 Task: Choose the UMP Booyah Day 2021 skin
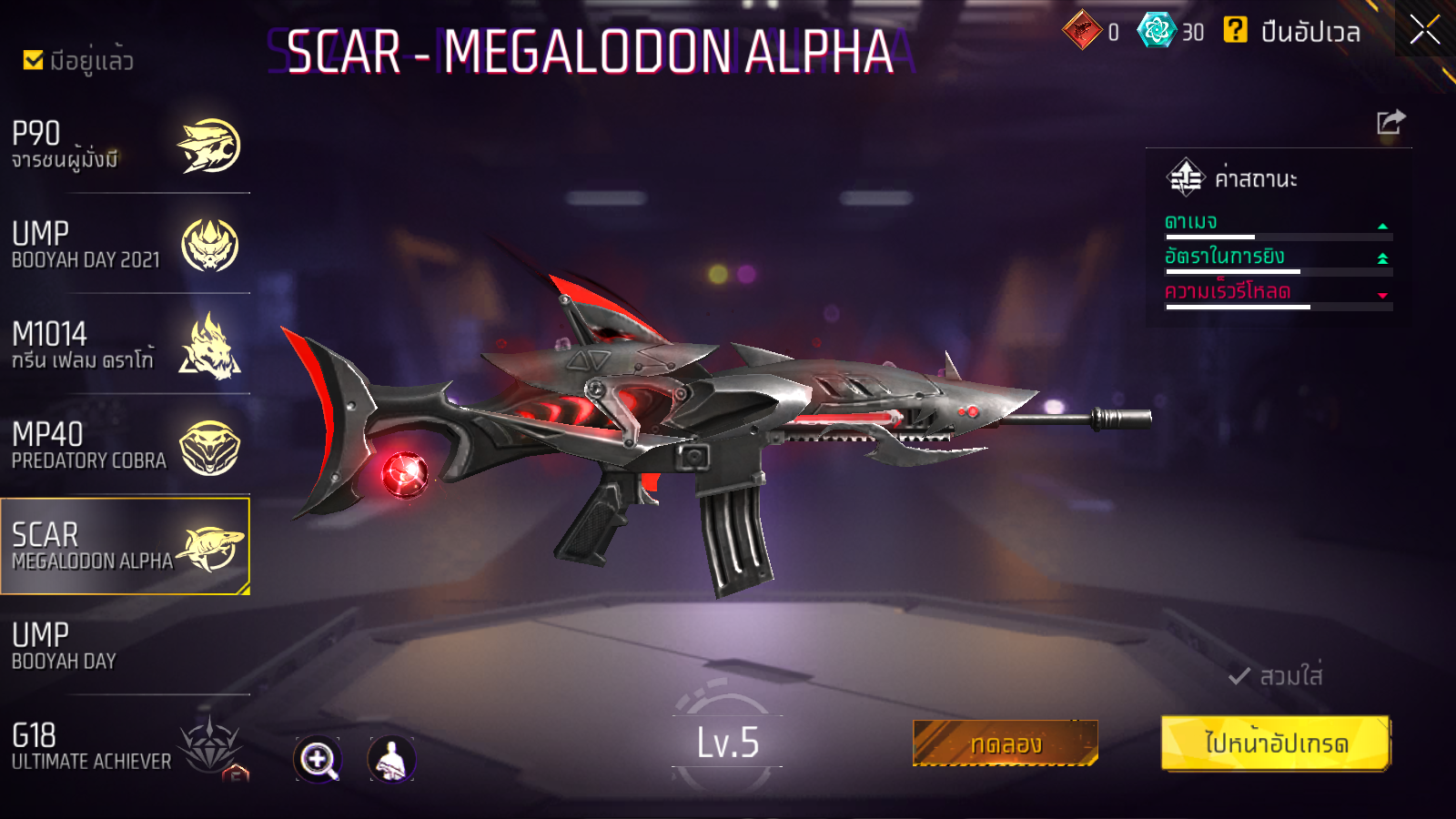(125, 246)
